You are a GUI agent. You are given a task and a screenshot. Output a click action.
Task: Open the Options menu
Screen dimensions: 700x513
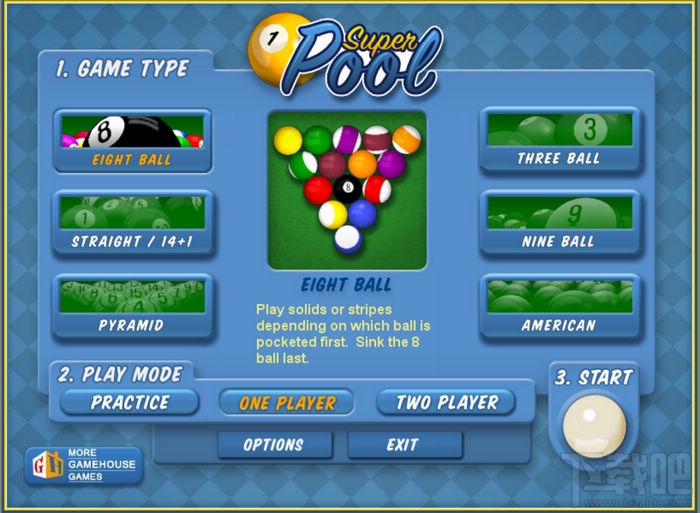click(273, 444)
